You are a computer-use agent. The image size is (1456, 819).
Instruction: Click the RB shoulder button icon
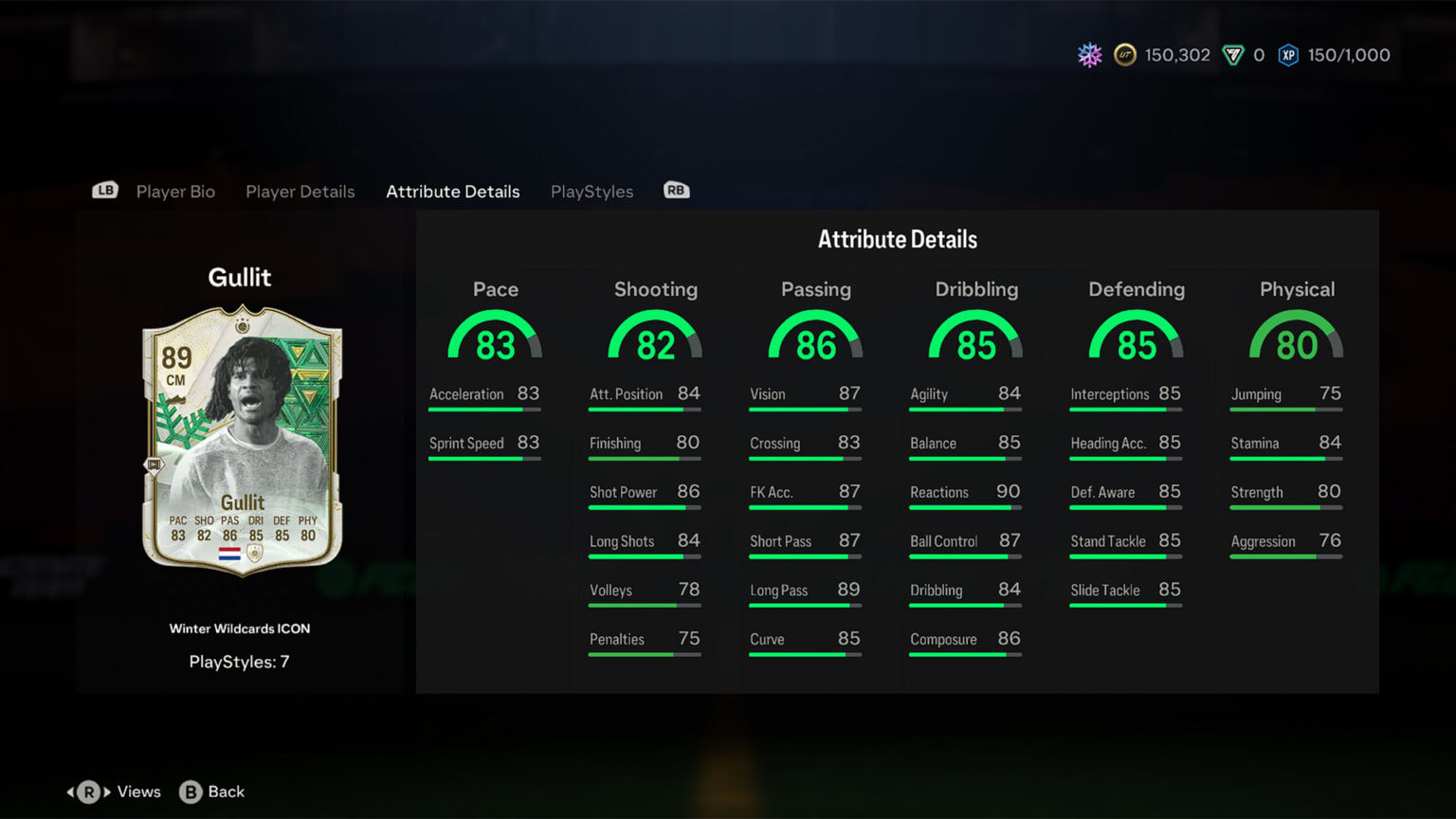(x=676, y=190)
